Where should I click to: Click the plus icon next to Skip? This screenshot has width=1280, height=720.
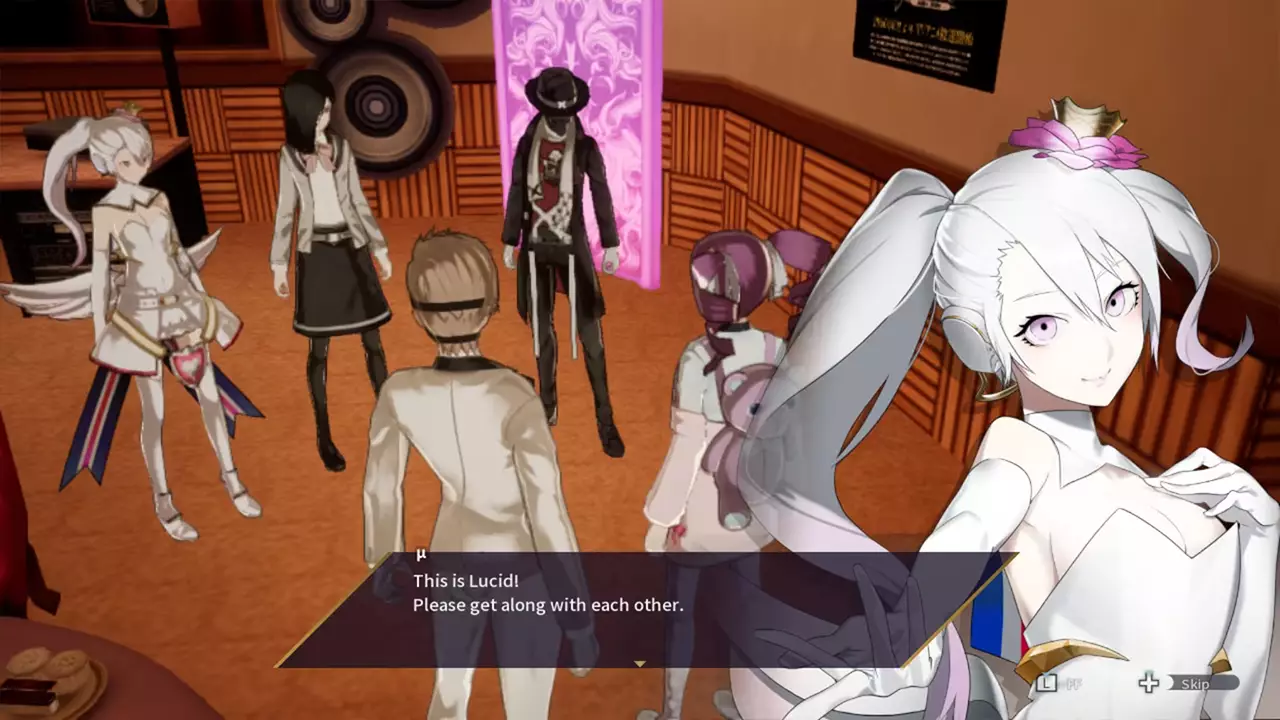1148,684
